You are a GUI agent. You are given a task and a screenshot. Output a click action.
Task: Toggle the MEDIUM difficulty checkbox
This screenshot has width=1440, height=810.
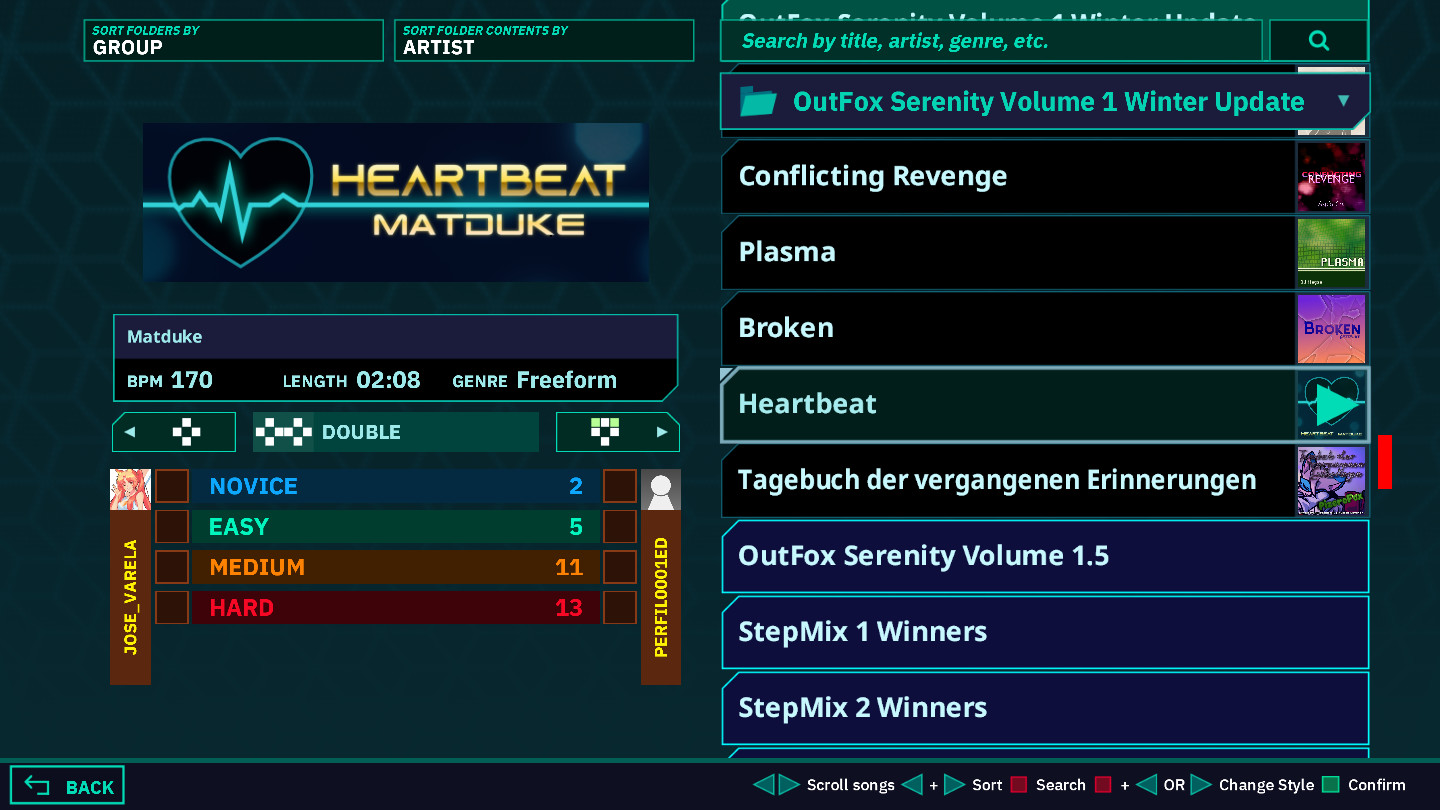click(171, 566)
